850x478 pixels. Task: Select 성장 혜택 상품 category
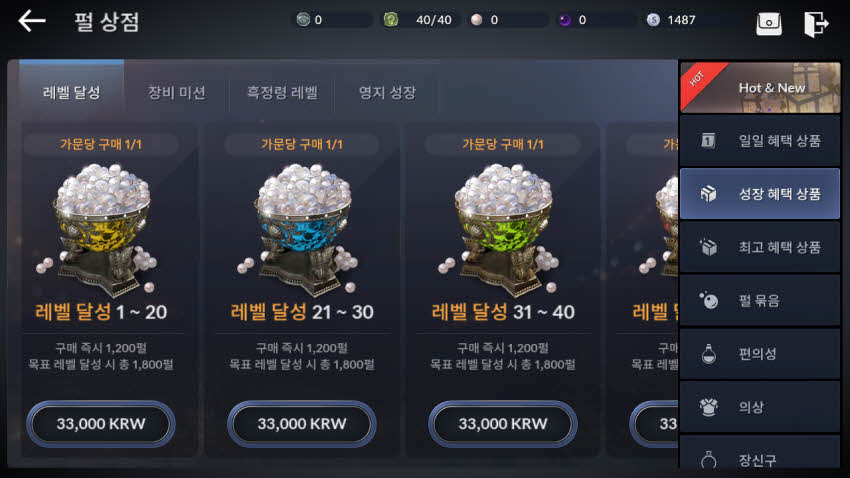pyautogui.click(x=760, y=193)
